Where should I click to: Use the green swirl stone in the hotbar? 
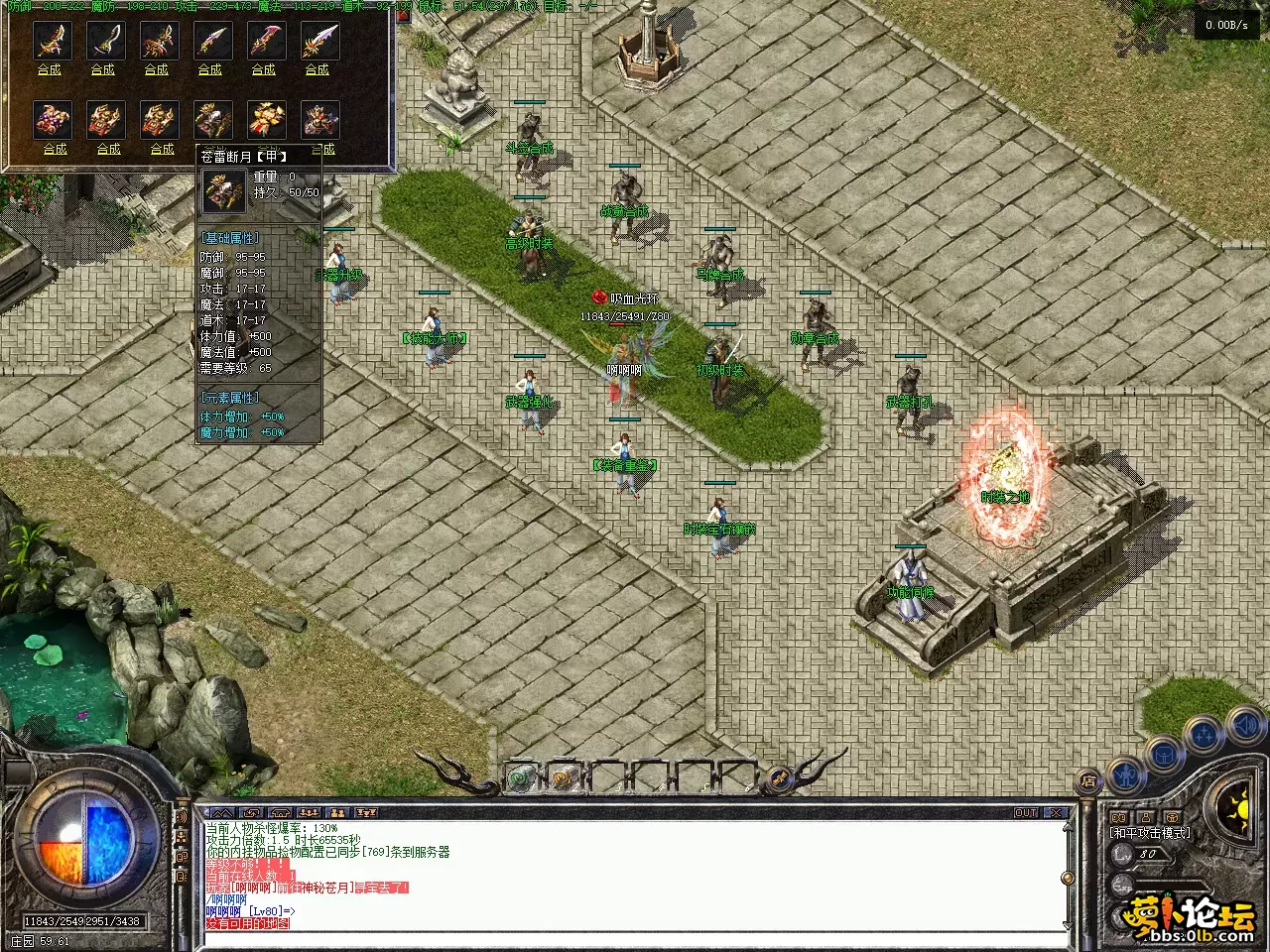[x=522, y=778]
